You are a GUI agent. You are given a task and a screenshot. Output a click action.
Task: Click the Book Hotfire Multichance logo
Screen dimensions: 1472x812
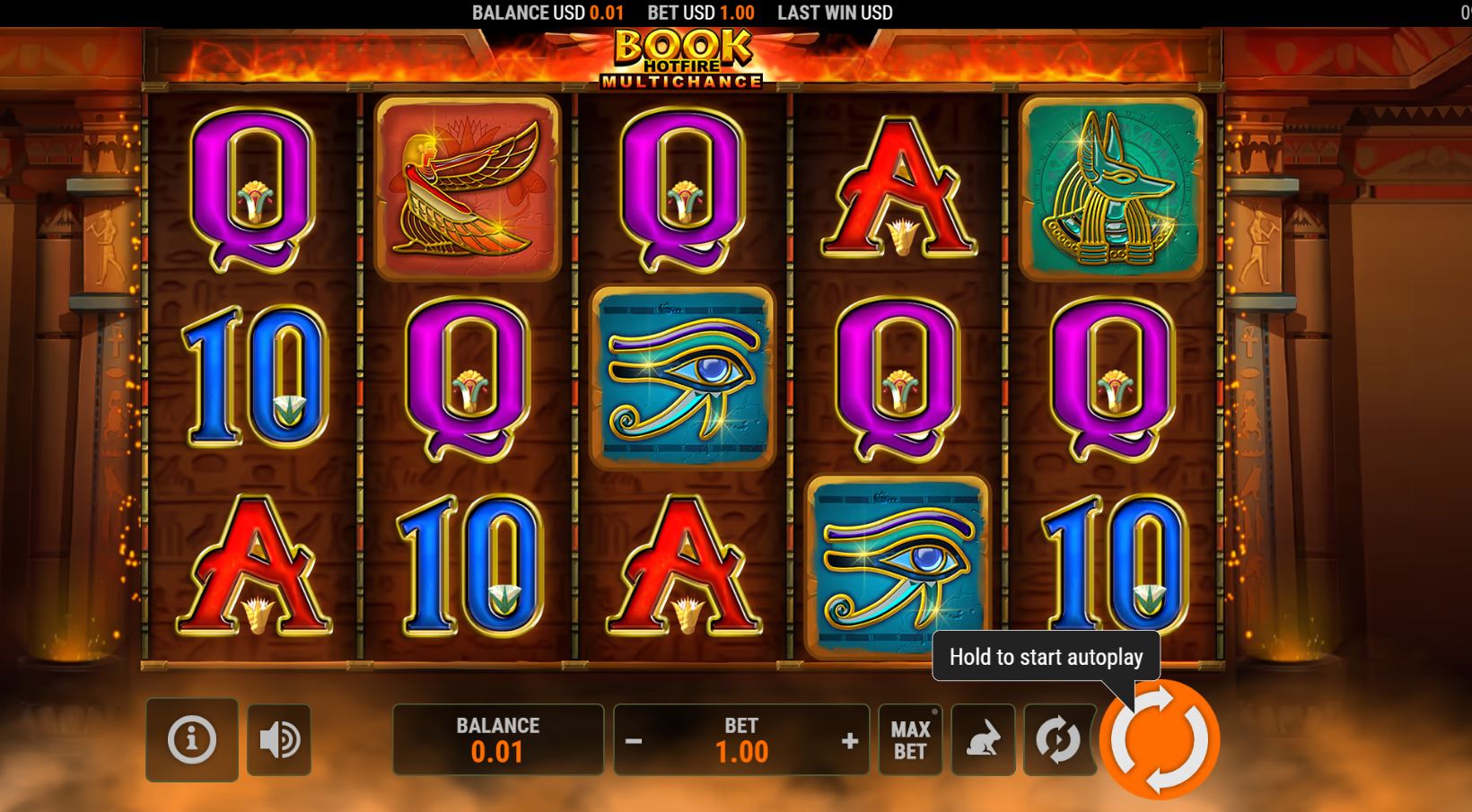click(687, 58)
